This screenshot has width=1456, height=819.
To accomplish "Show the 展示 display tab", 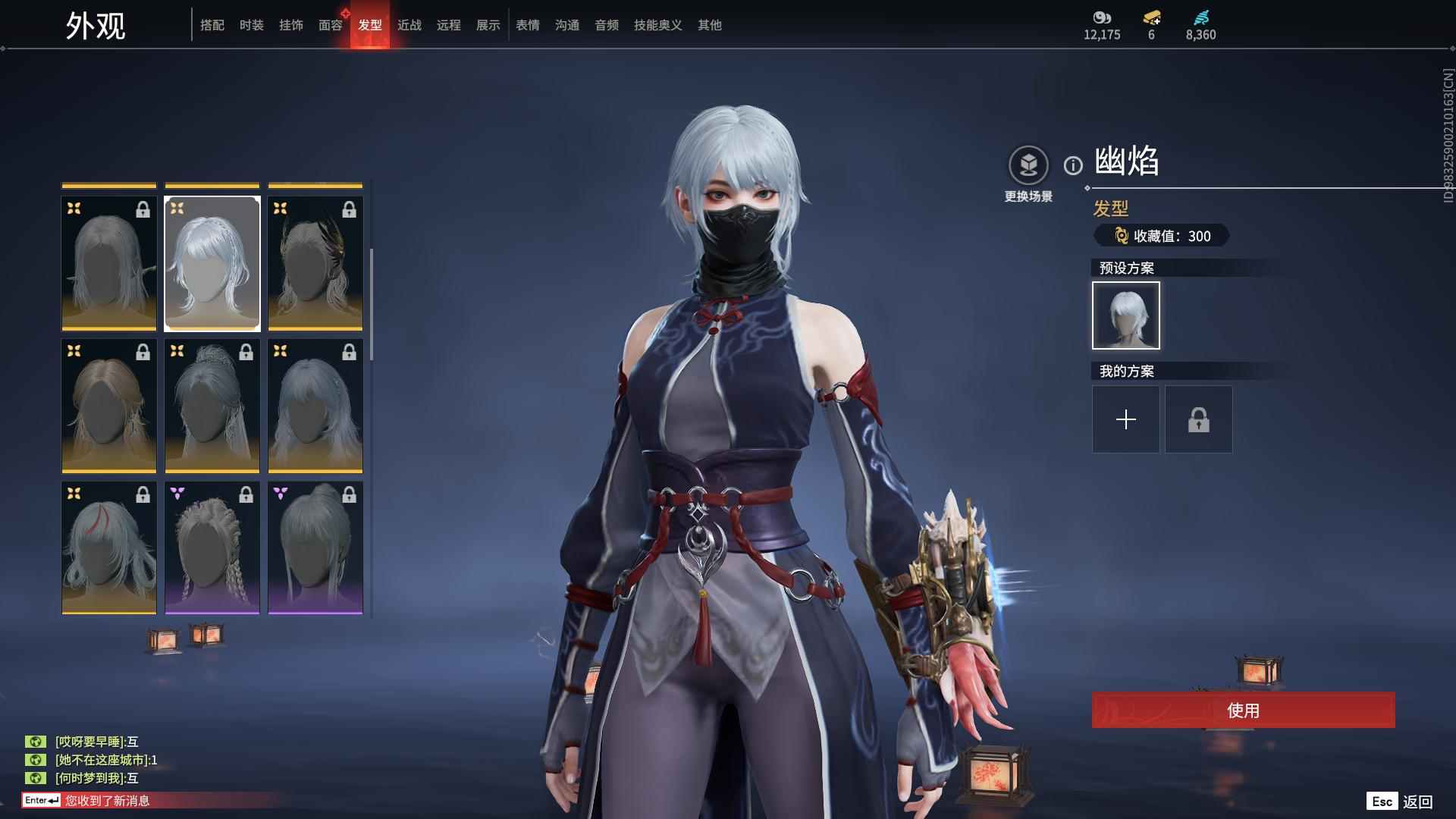I will pos(488,25).
